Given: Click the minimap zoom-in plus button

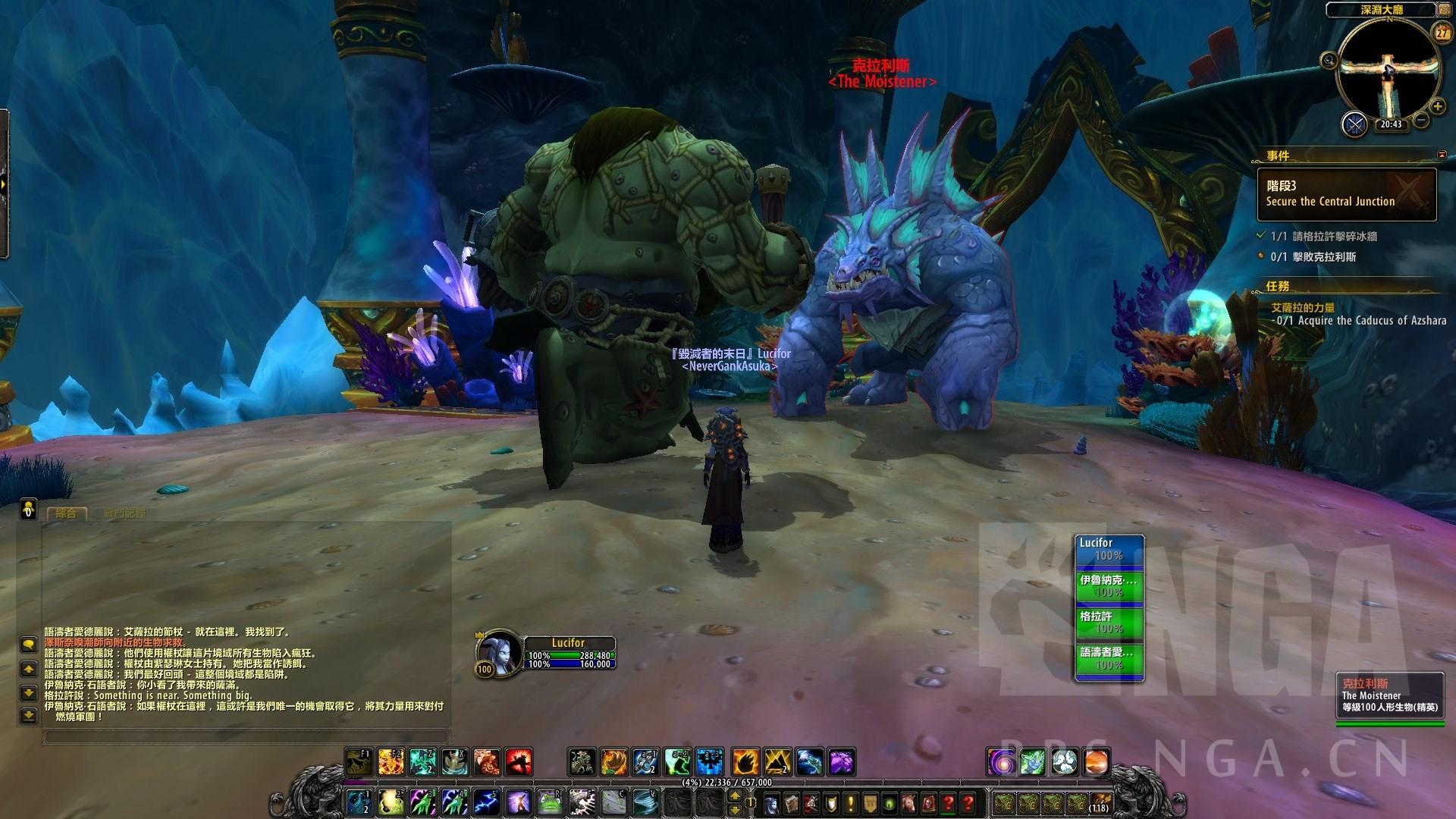Looking at the screenshot, I should (1437, 107).
